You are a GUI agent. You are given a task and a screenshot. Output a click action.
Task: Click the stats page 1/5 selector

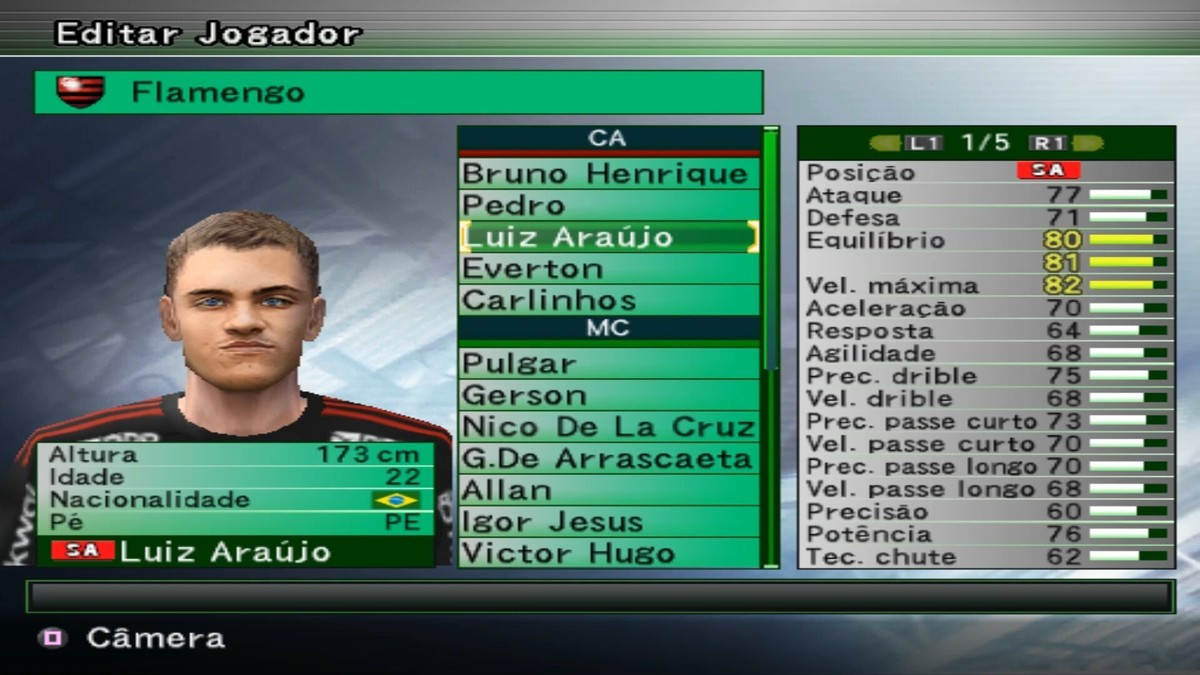tap(985, 143)
